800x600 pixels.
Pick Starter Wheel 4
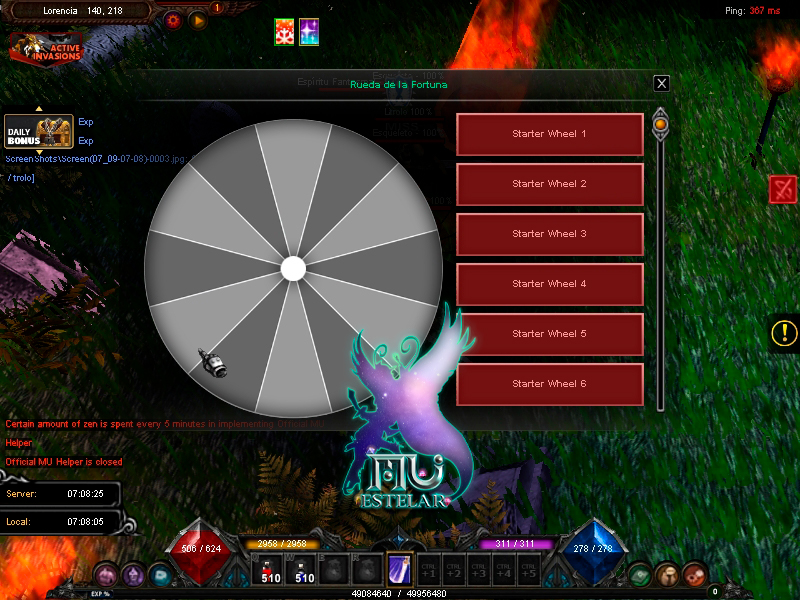point(549,284)
